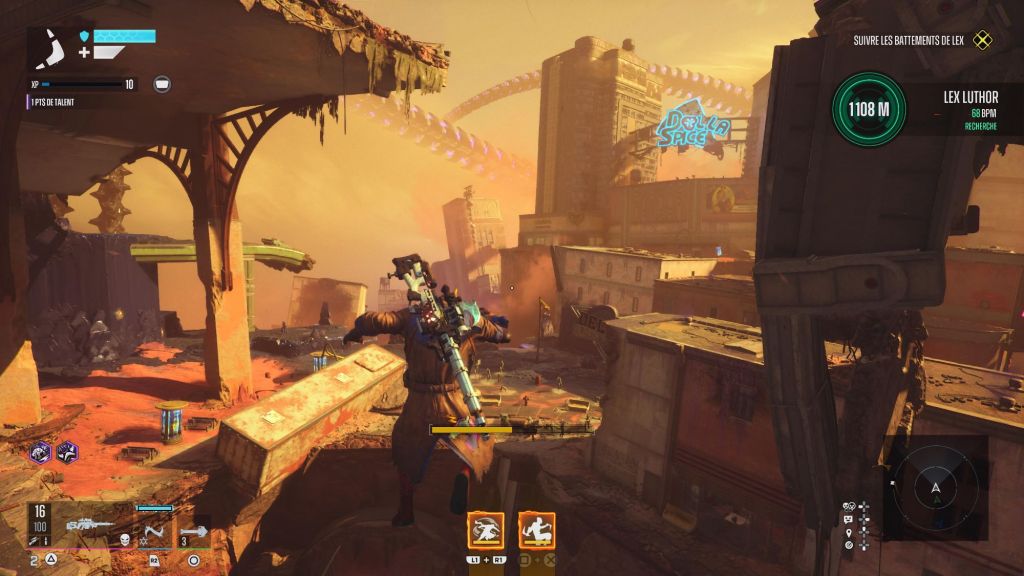This screenshot has height=576, width=1024.
Task: Click the first purple hexagon buff icon
Action: coord(41,453)
